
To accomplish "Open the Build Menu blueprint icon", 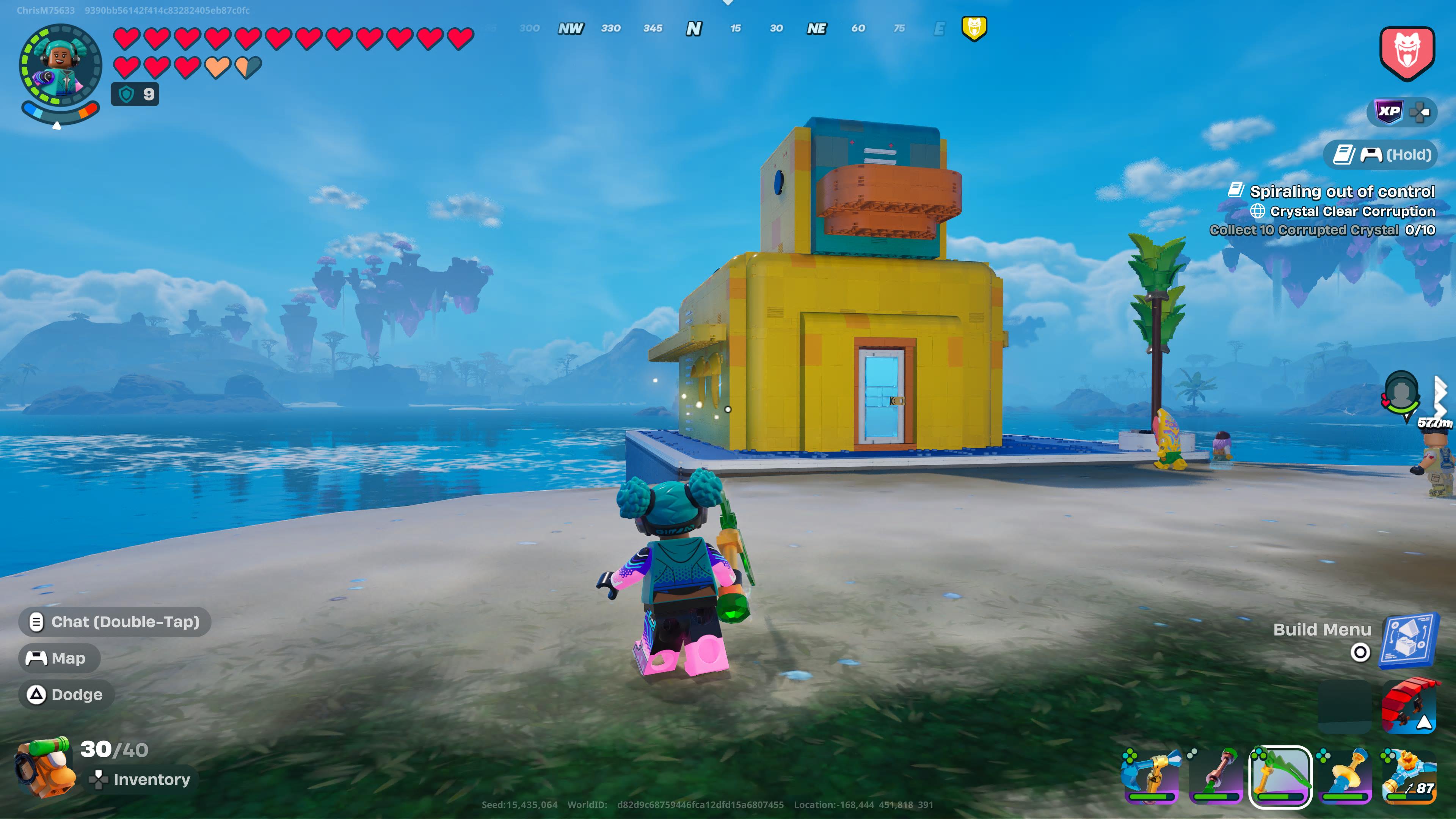I will pyautogui.click(x=1409, y=641).
